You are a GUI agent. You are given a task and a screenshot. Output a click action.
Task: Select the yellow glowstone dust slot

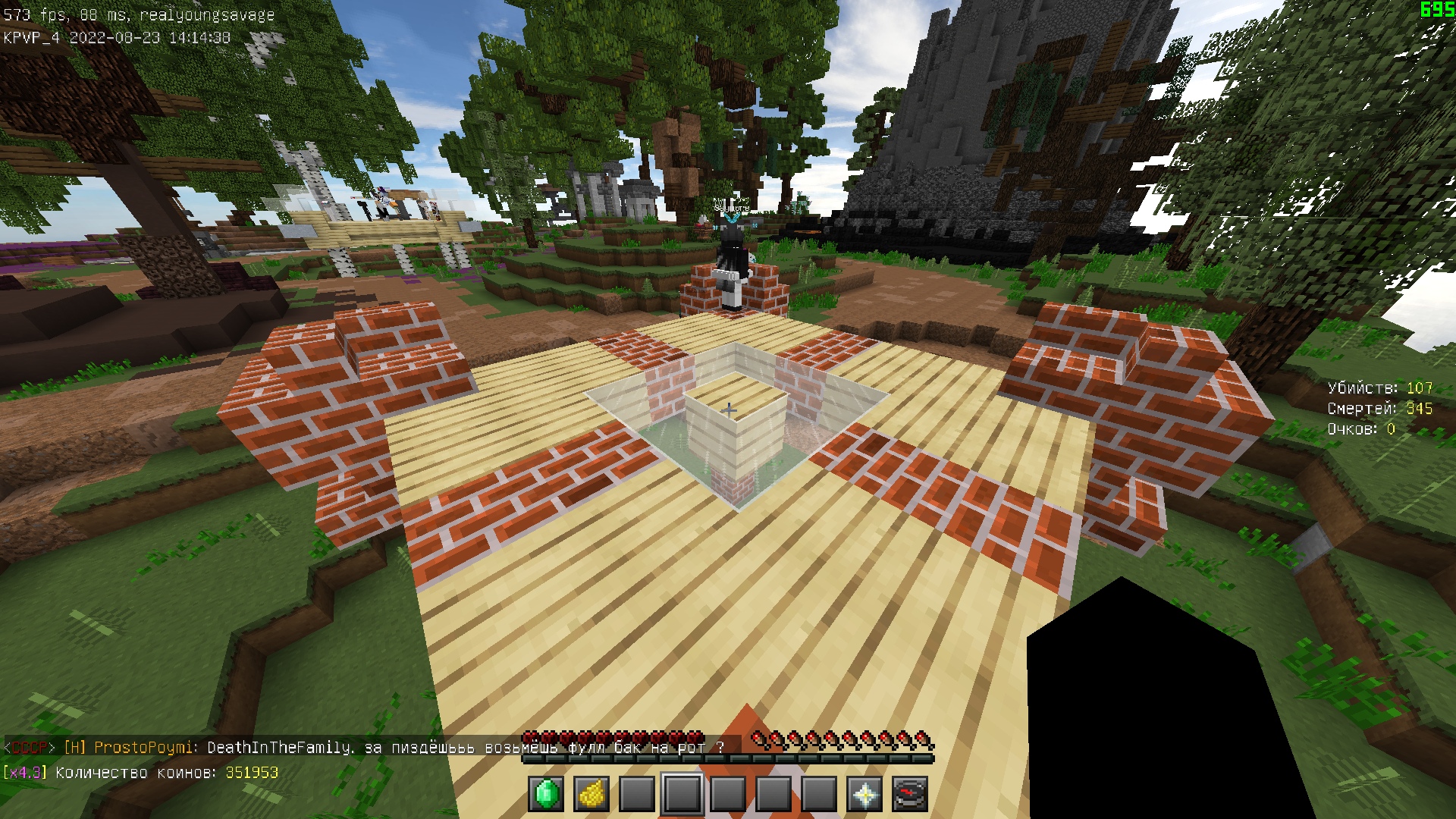[591, 794]
